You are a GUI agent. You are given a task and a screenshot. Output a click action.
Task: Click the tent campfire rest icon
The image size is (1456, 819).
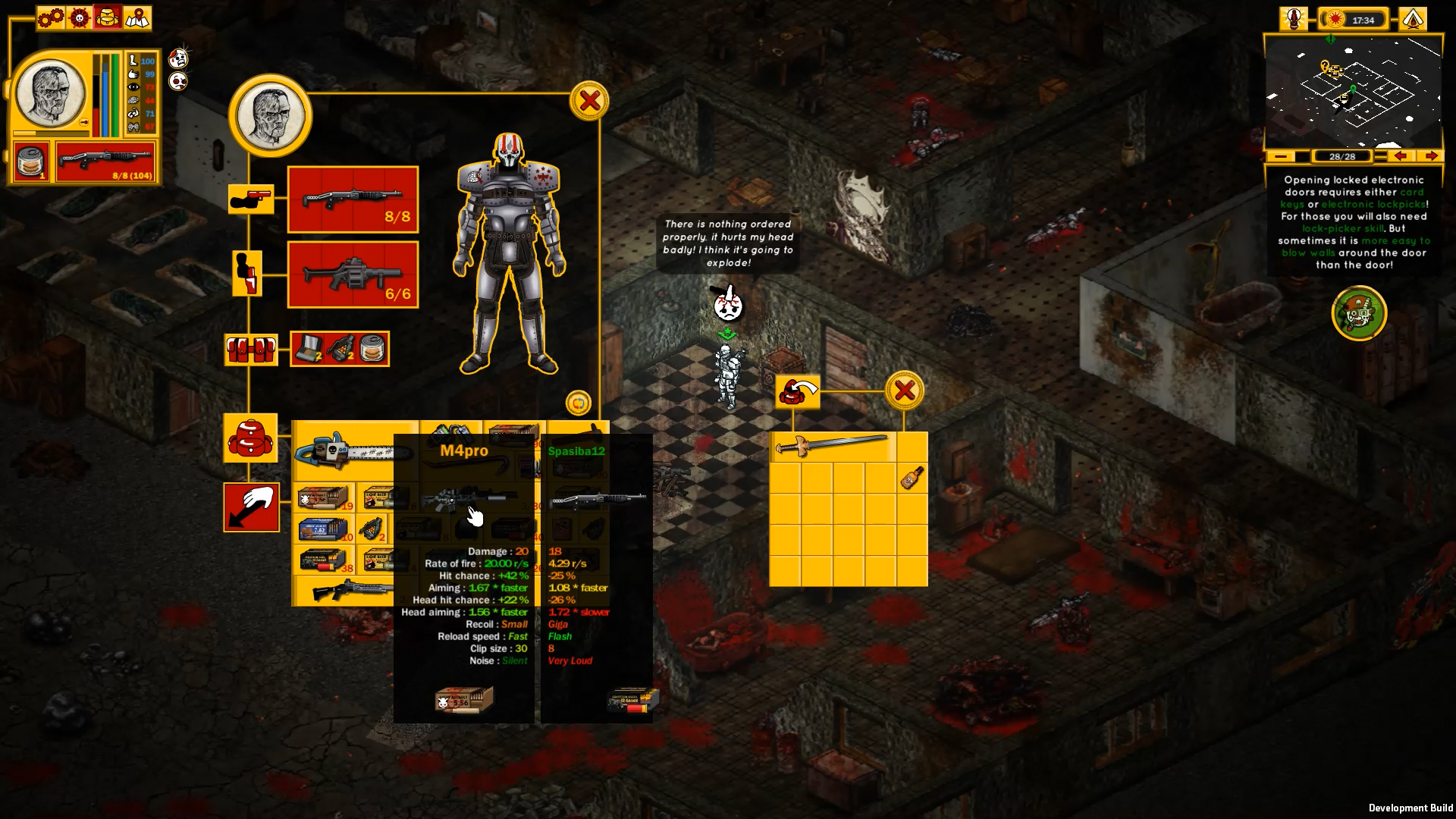coord(1414,19)
